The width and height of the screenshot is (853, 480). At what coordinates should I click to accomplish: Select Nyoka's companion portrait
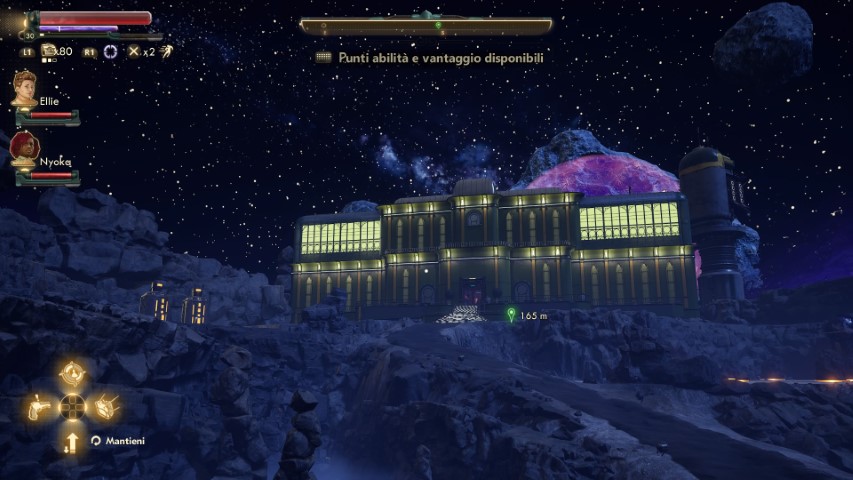(x=24, y=150)
